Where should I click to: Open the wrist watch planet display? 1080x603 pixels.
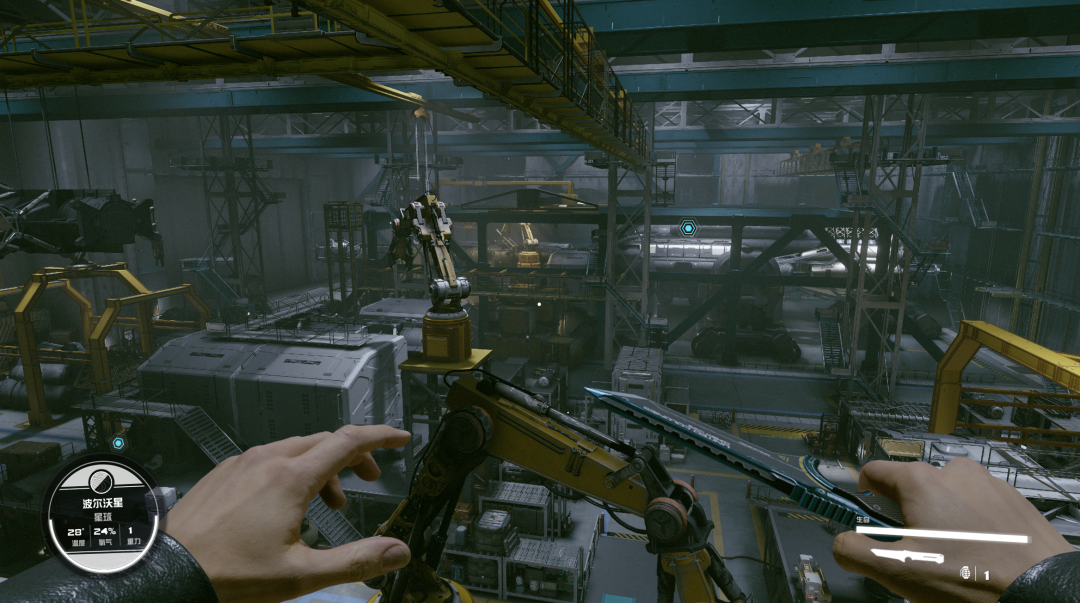[104, 515]
